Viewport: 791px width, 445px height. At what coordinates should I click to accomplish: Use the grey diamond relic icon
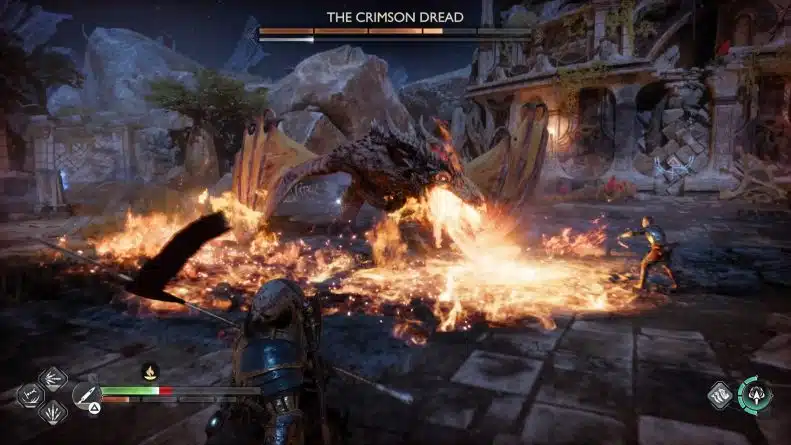pos(720,395)
